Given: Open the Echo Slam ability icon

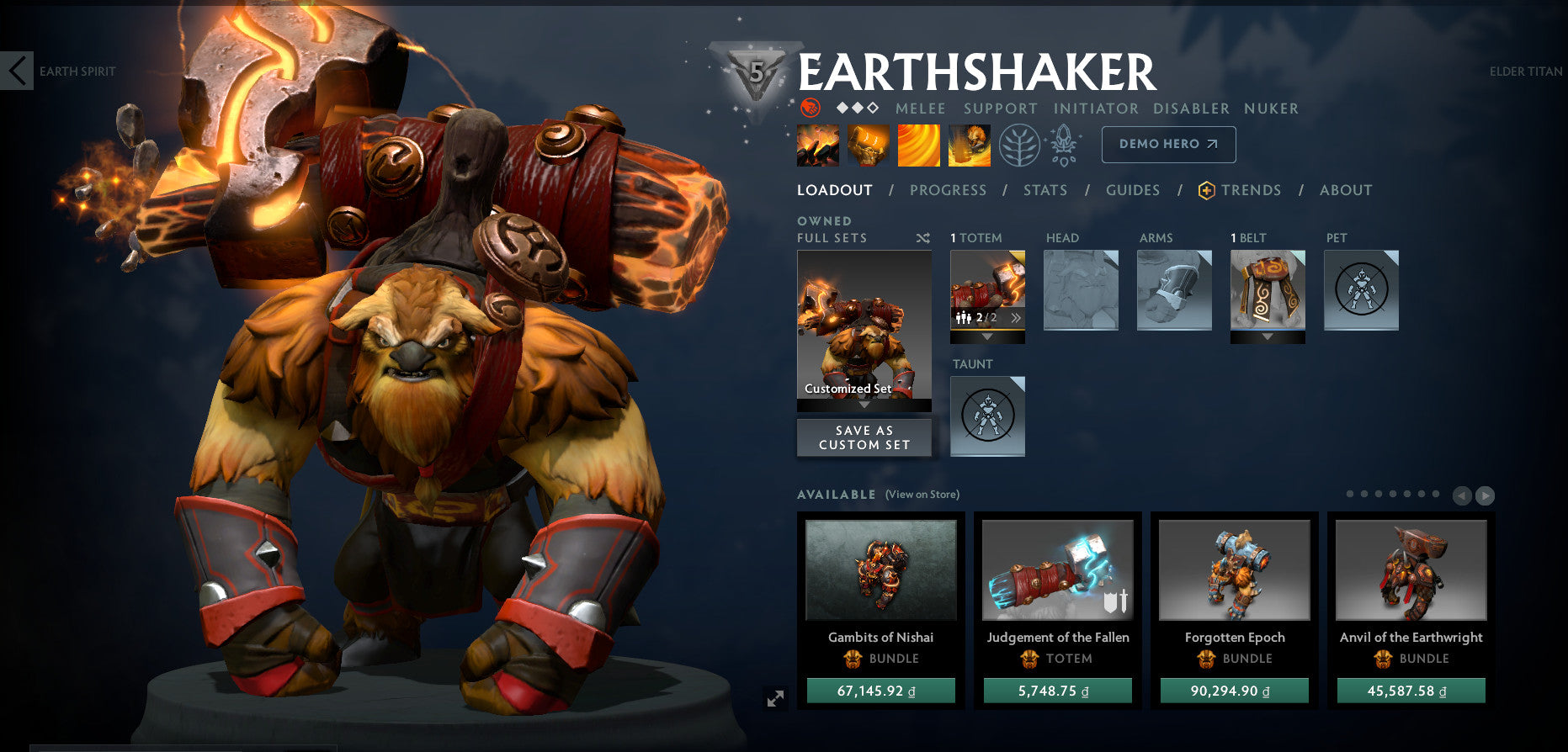Looking at the screenshot, I should [969, 145].
